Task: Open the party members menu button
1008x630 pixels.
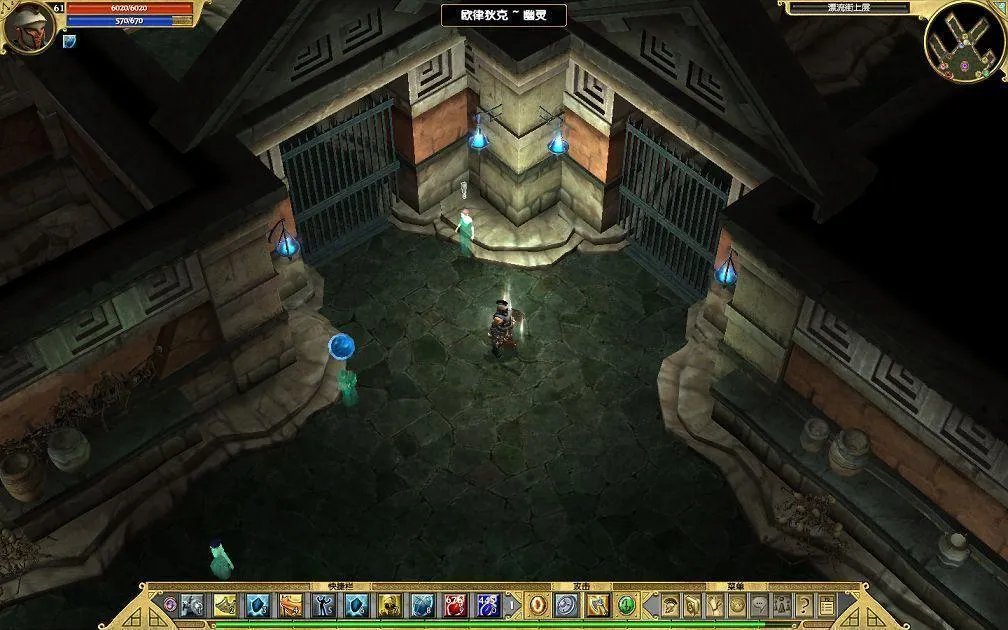Action: 782,605
